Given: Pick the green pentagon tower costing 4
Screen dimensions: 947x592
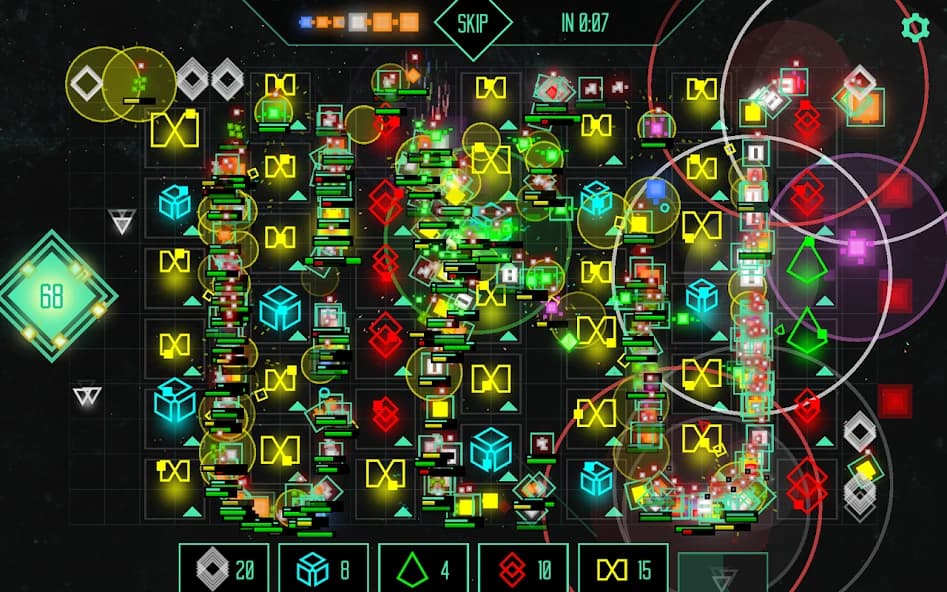Looking at the screenshot, I should click(423, 569).
